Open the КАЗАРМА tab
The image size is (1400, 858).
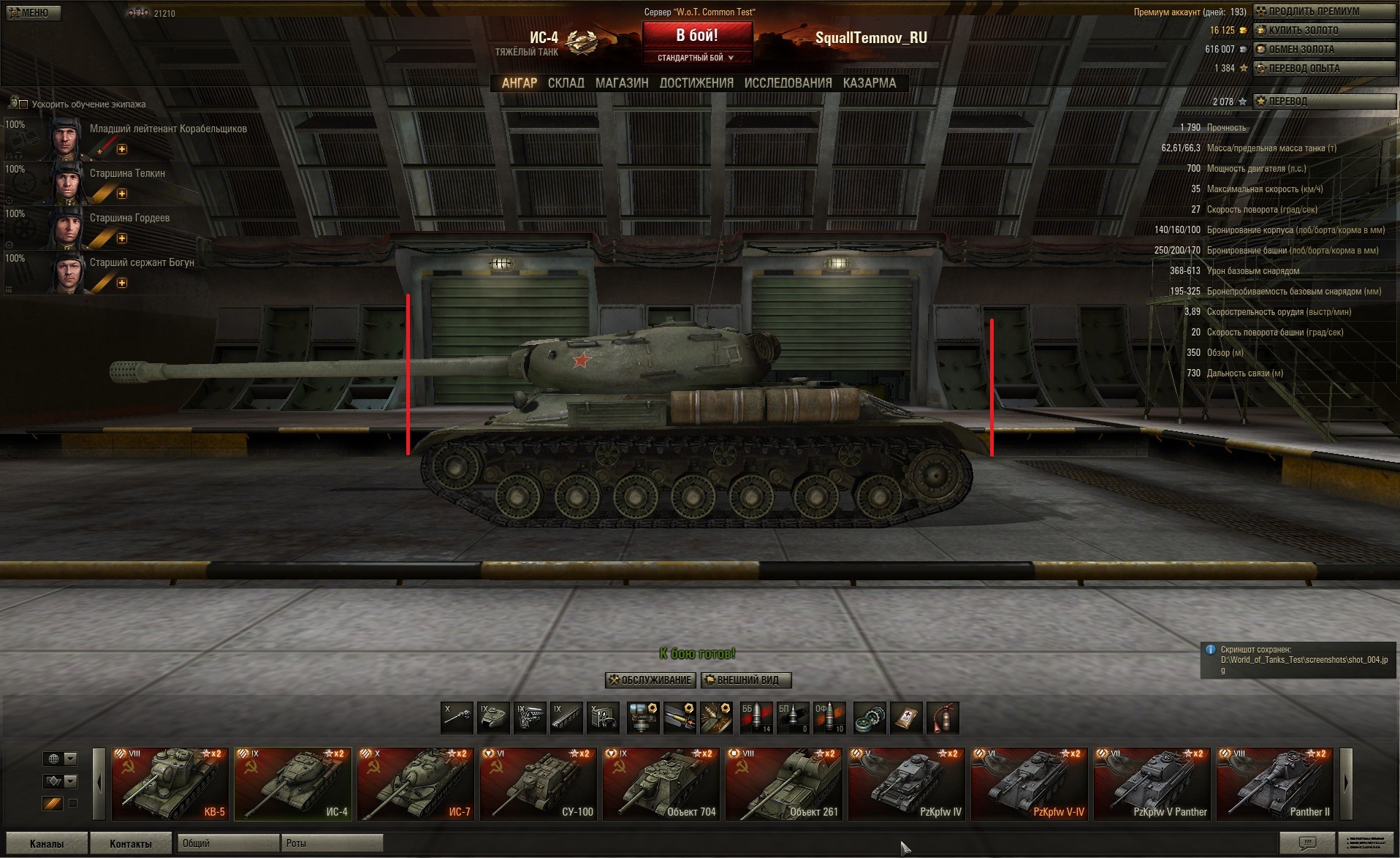coord(869,83)
